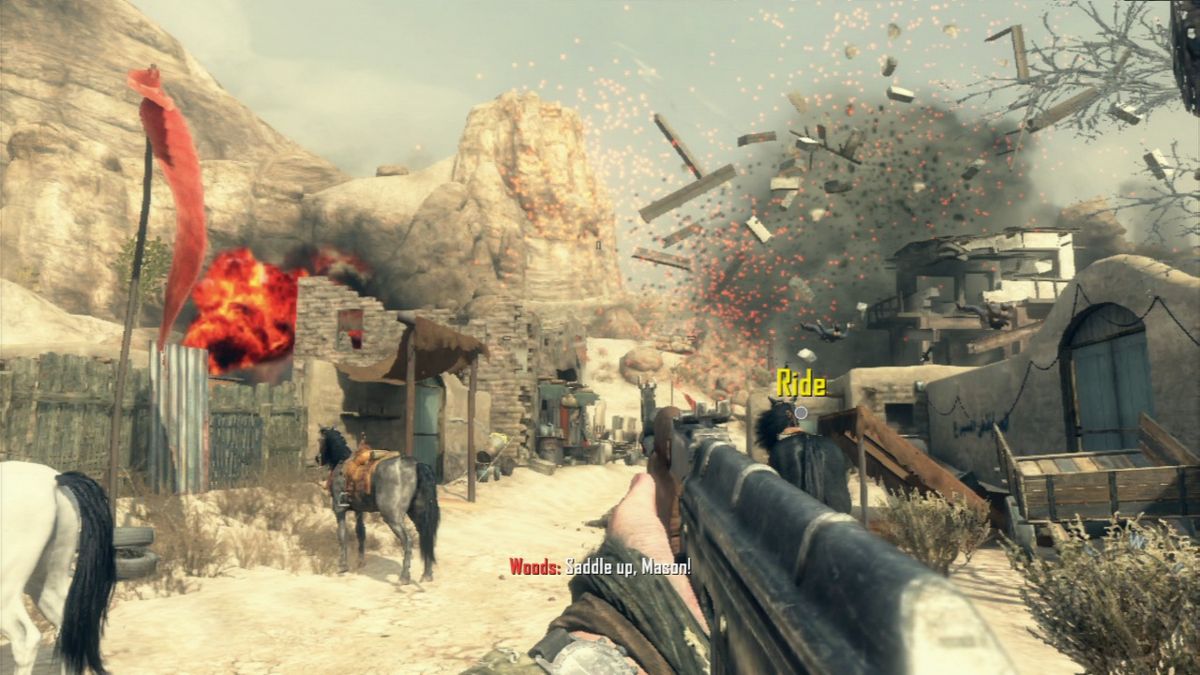
Task: Select the yellow Ride interaction prompt
Action: (801, 385)
